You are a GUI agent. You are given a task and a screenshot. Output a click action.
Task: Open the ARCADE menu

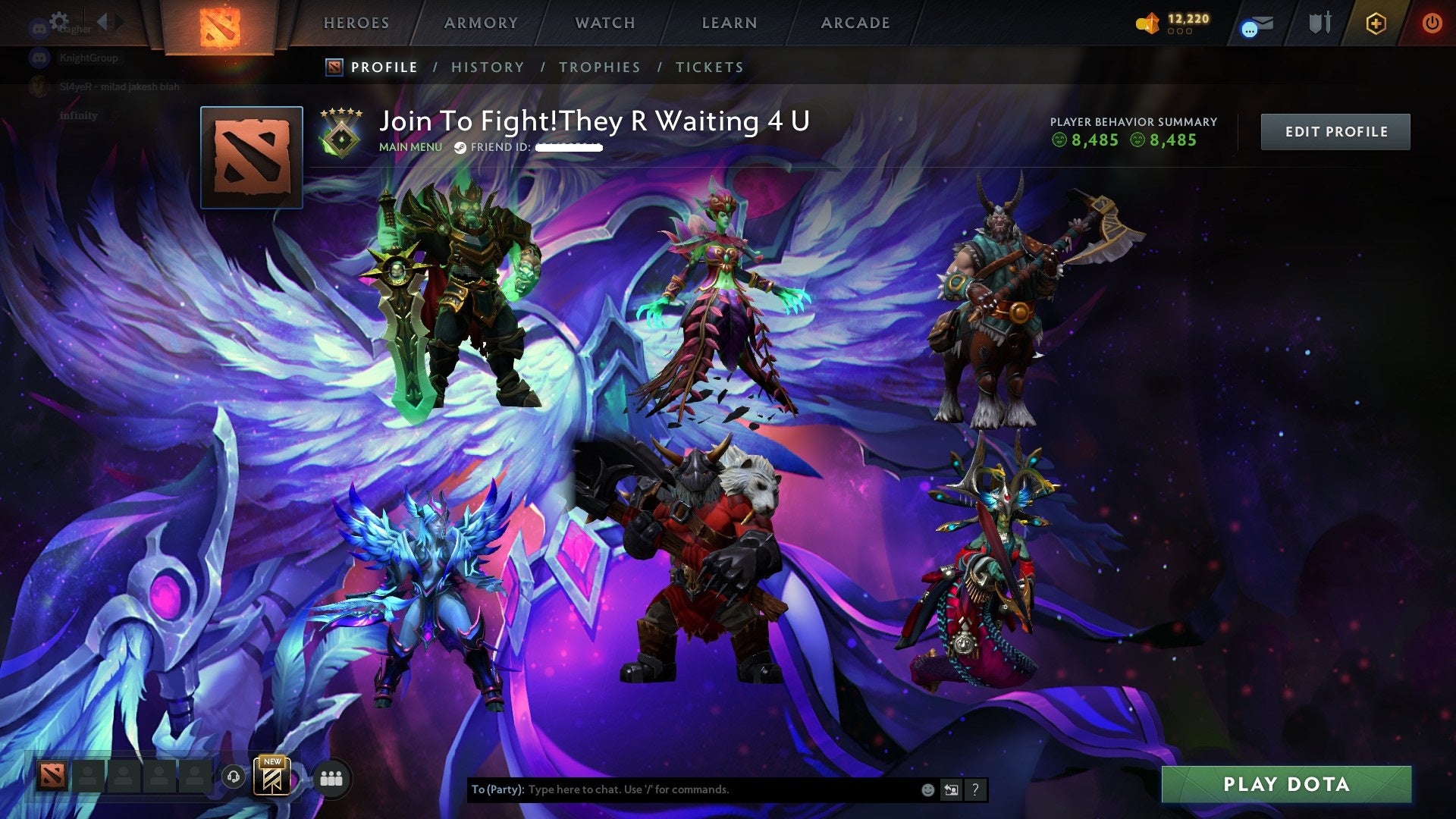(x=855, y=23)
